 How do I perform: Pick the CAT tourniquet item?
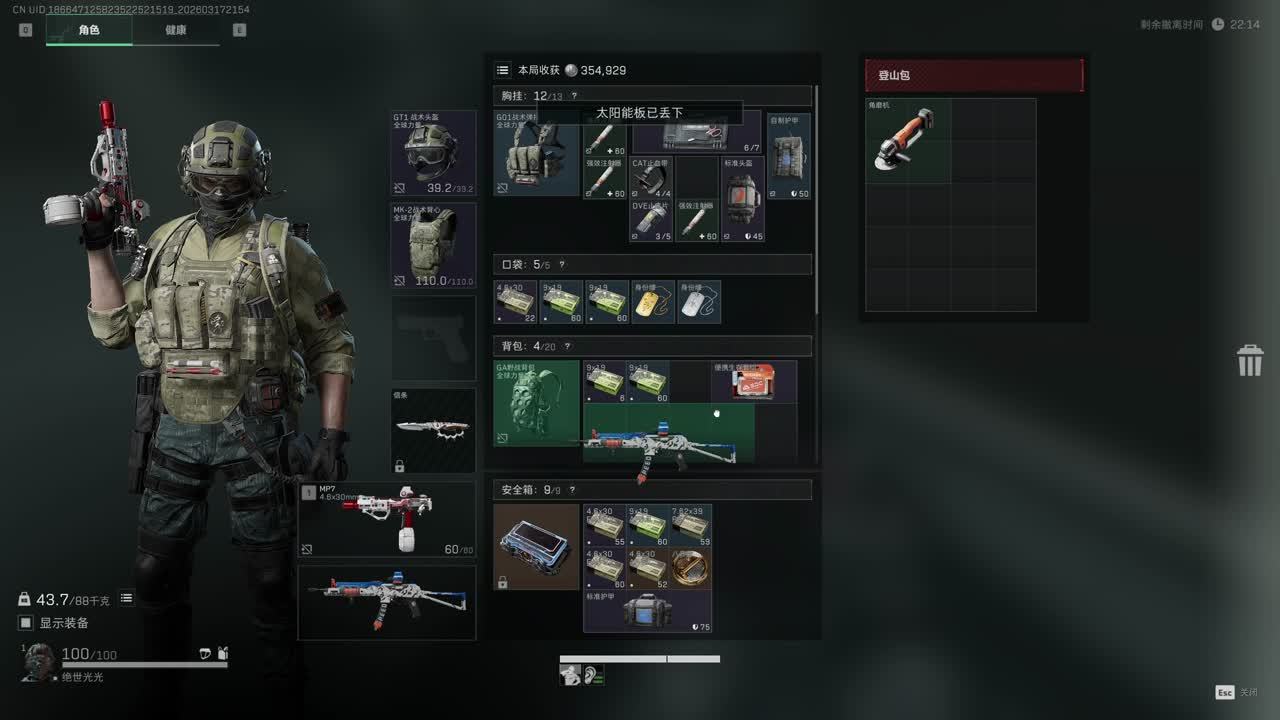point(652,178)
